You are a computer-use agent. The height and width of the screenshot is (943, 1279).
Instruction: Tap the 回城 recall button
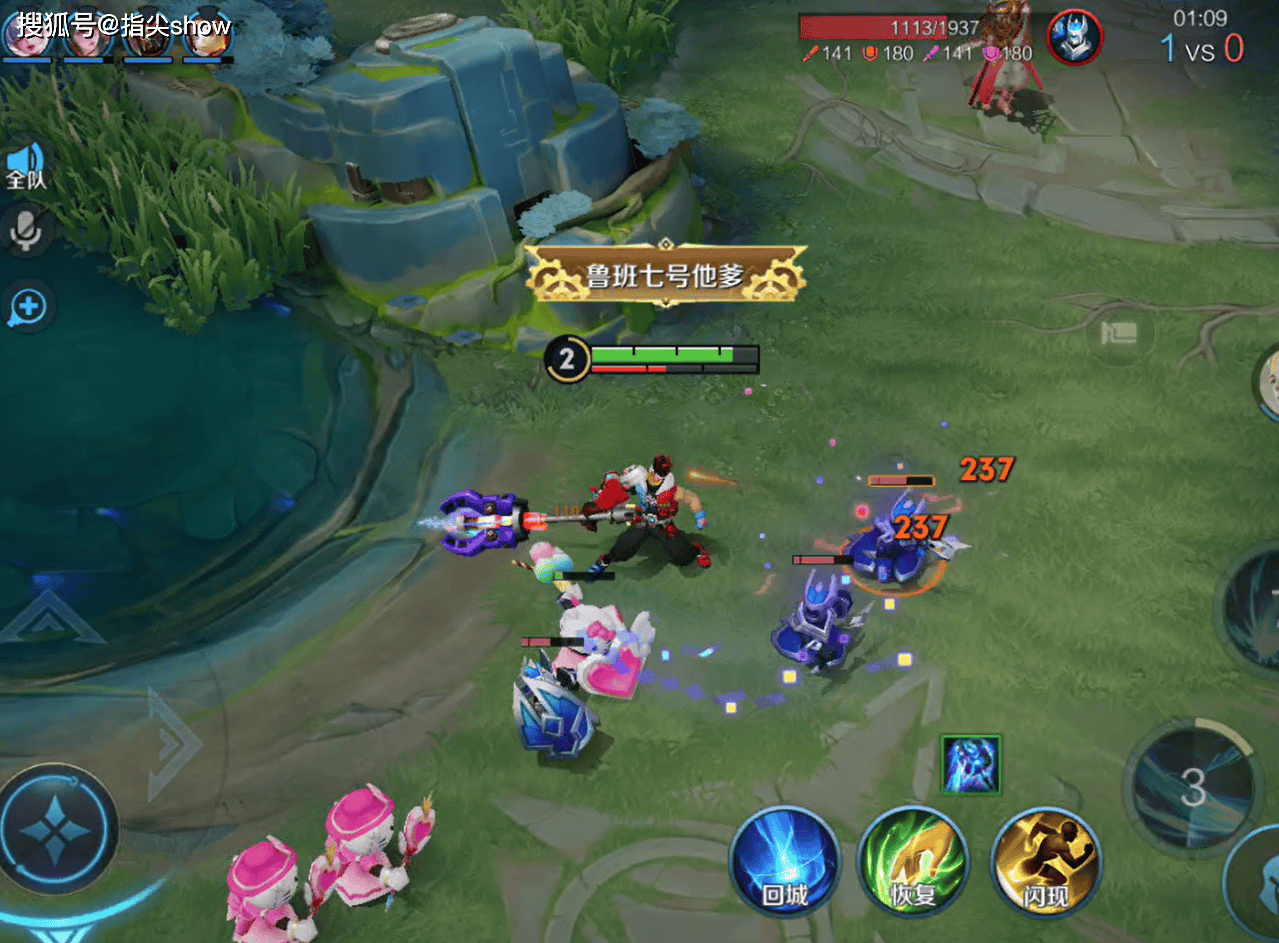coord(784,861)
